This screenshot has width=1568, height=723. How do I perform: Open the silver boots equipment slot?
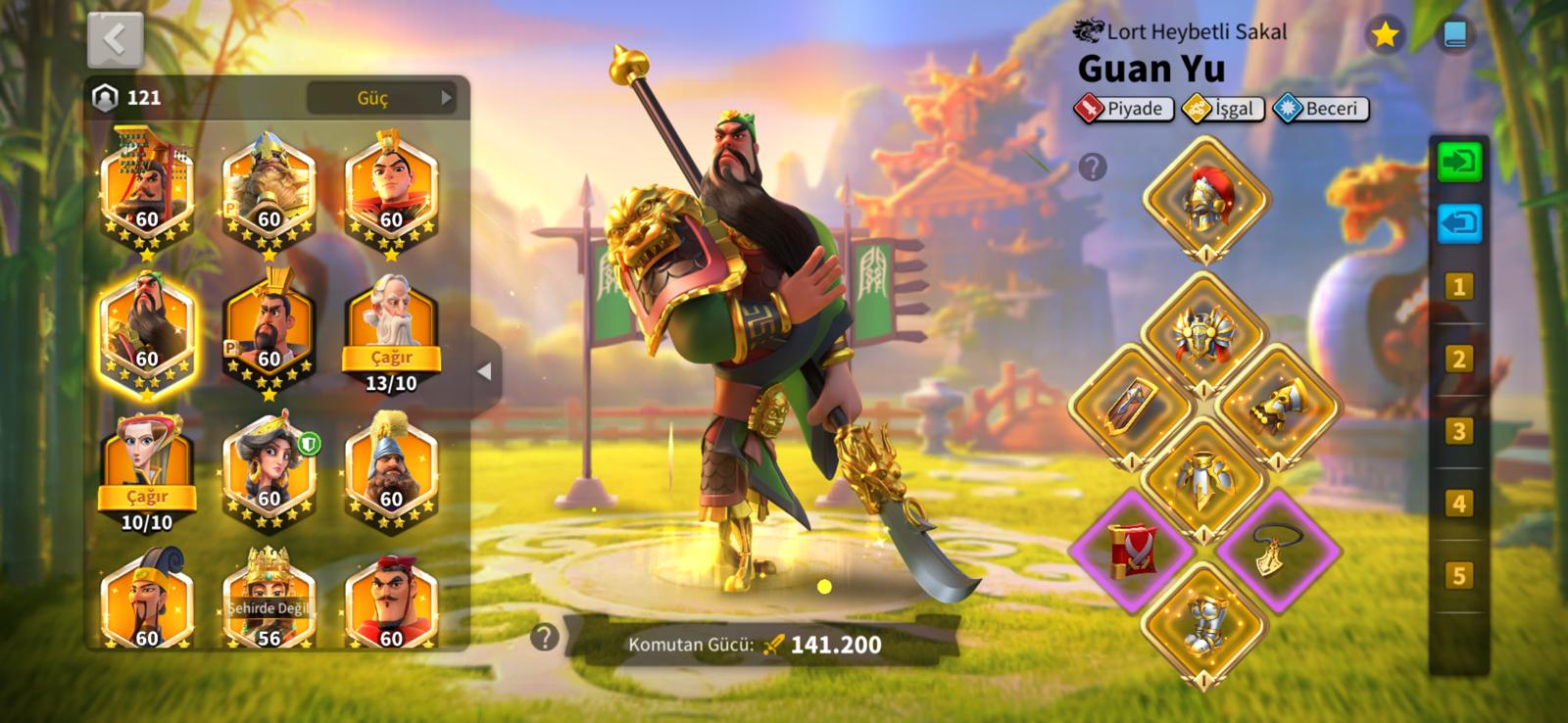[x=1204, y=621]
